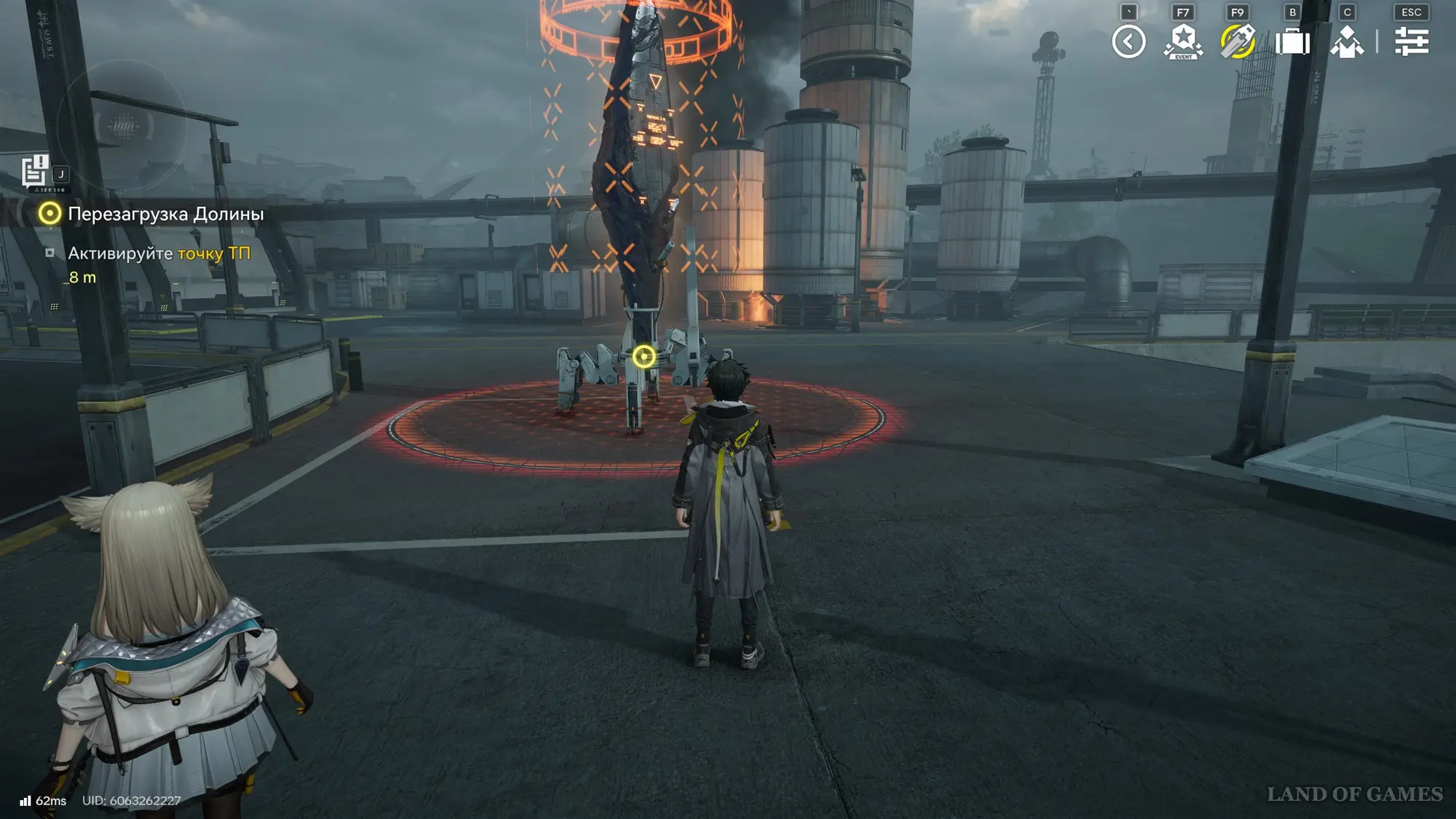The image size is (1456, 819).
Task: Open the faded circular minimap
Action: (x=122, y=126)
